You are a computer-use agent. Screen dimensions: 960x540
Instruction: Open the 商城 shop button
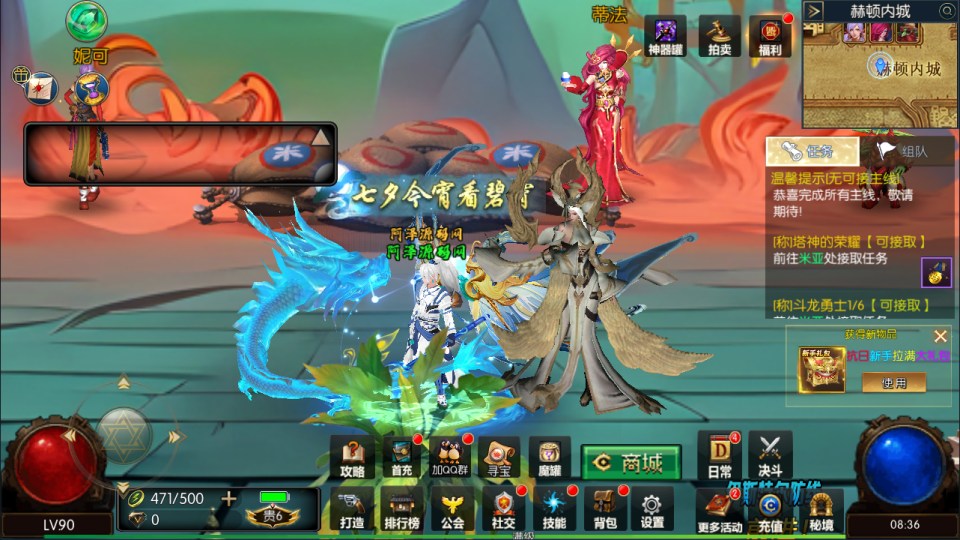[631, 463]
